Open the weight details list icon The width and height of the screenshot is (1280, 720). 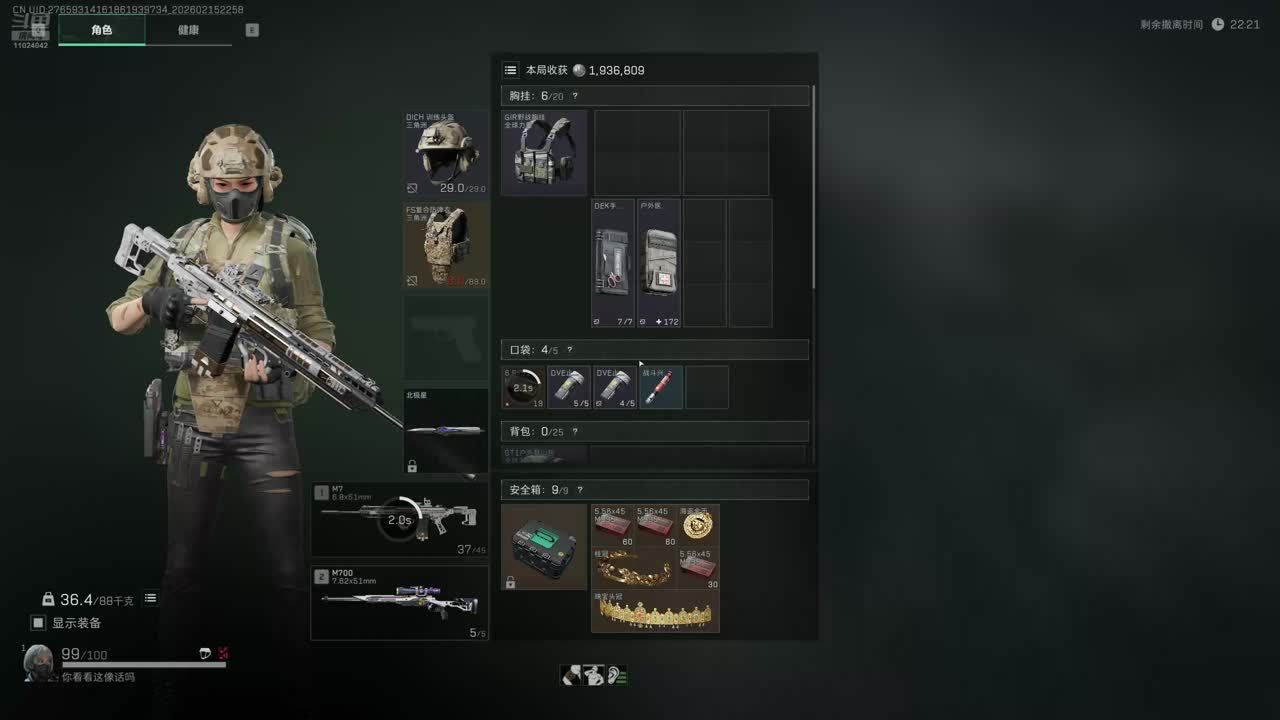[150, 599]
